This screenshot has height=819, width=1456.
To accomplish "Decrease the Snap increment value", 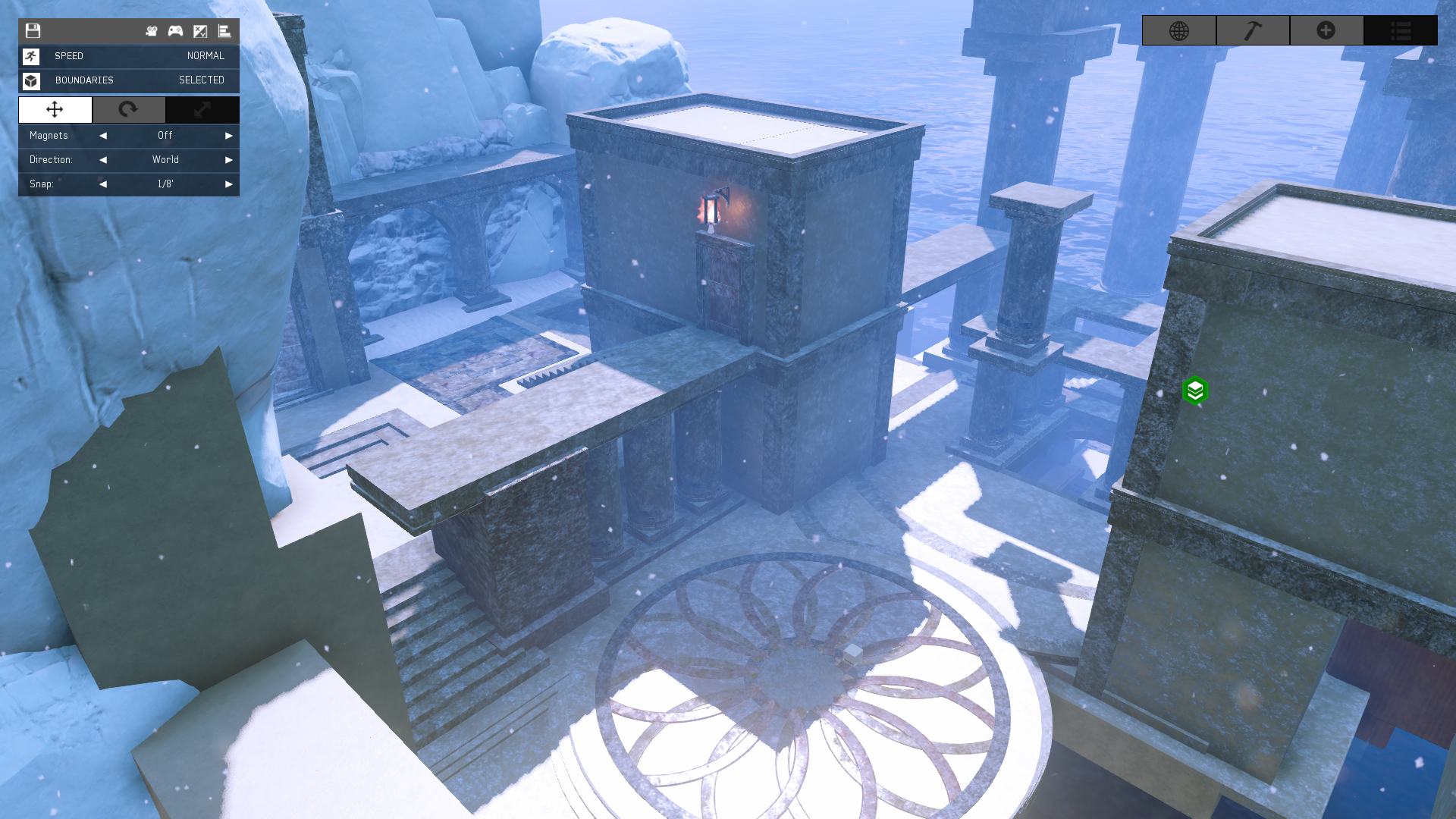I will (103, 184).
